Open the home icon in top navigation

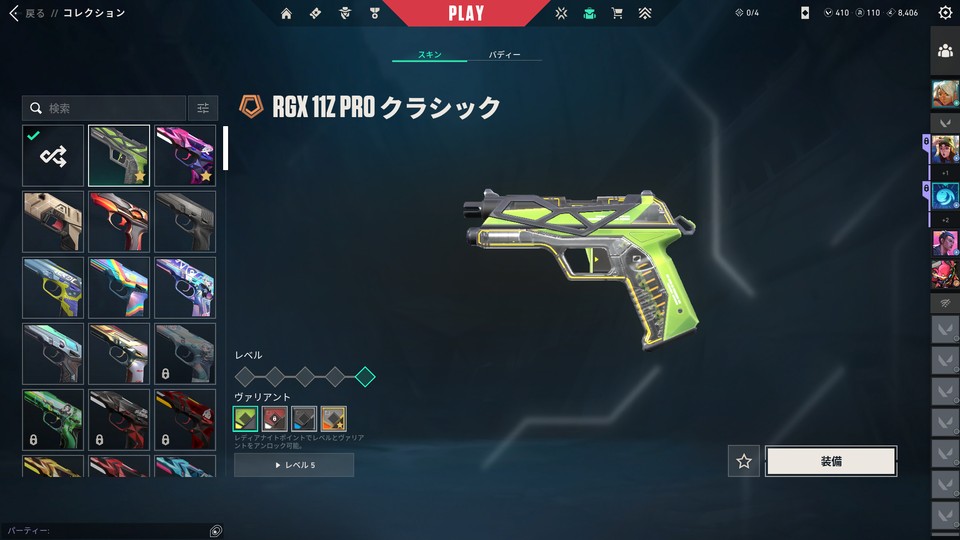pos(287,13)
